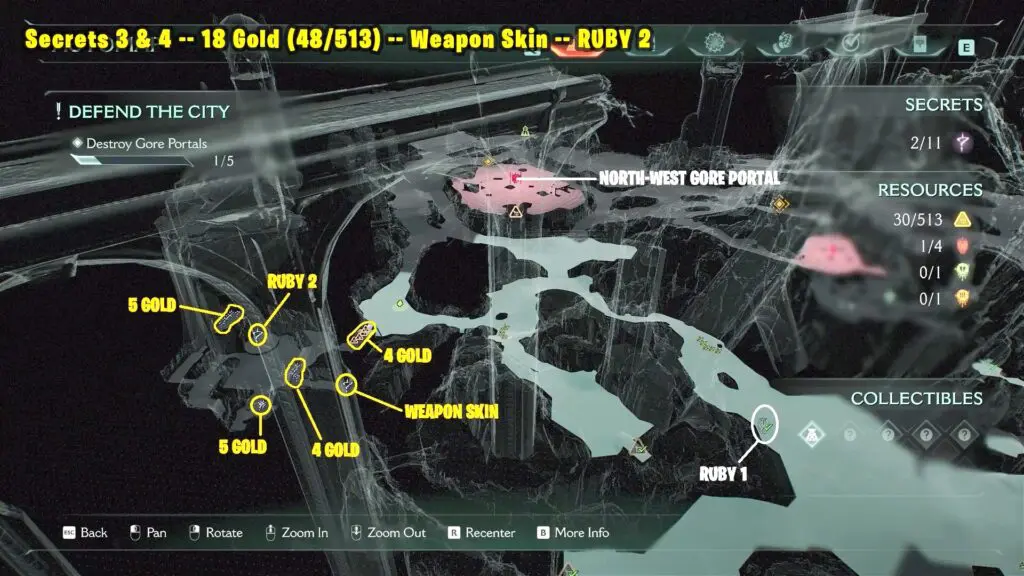Click the Back option
The height and width of the screenshot is (576, 1024).
(84, 532)
